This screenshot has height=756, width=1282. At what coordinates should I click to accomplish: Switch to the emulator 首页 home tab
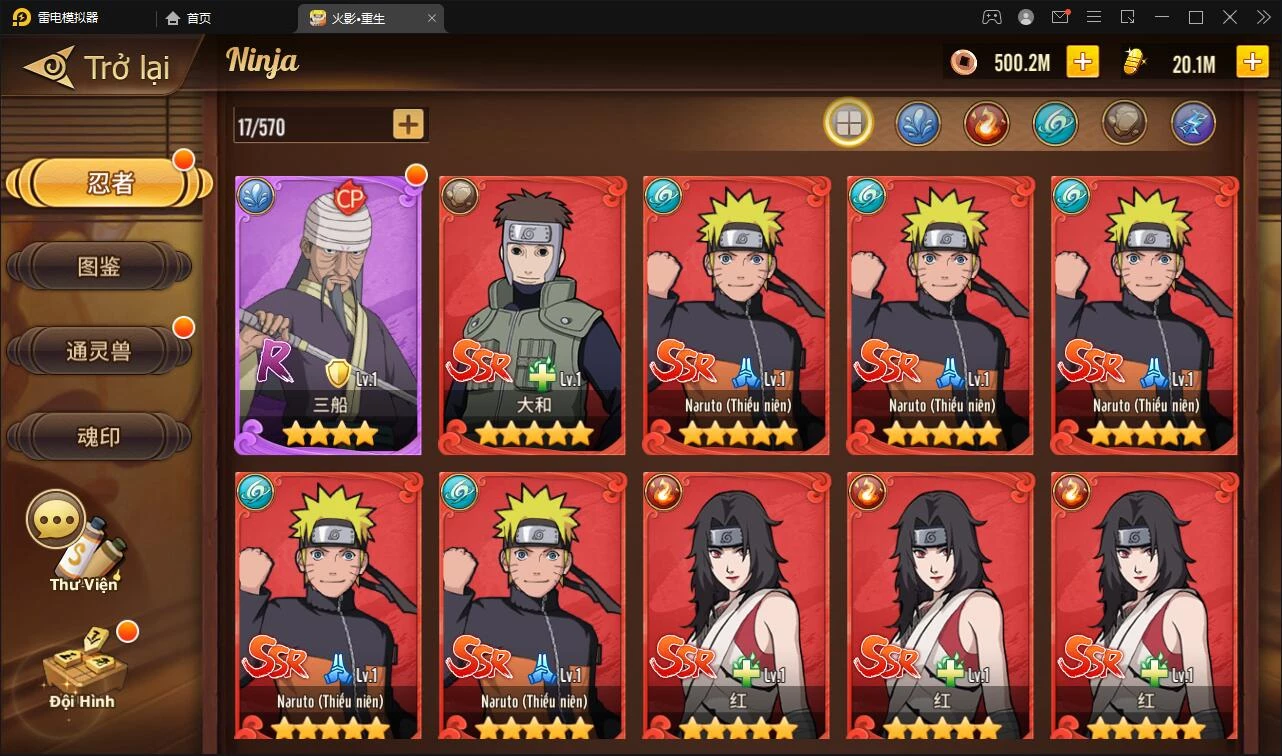click(190, 18)
